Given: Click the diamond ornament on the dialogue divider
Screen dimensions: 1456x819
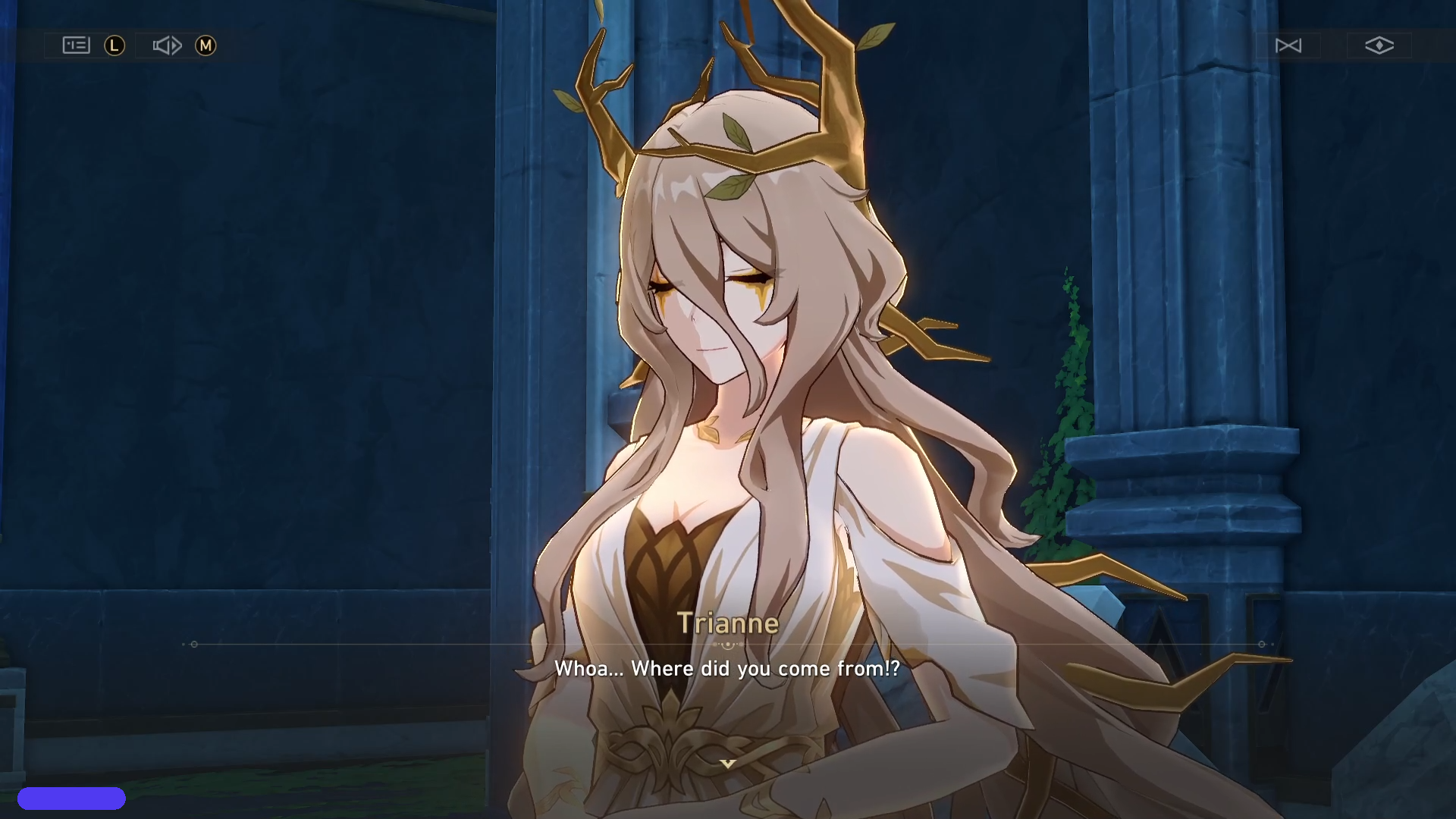Looking at the screenshot, I should point(728,644).
